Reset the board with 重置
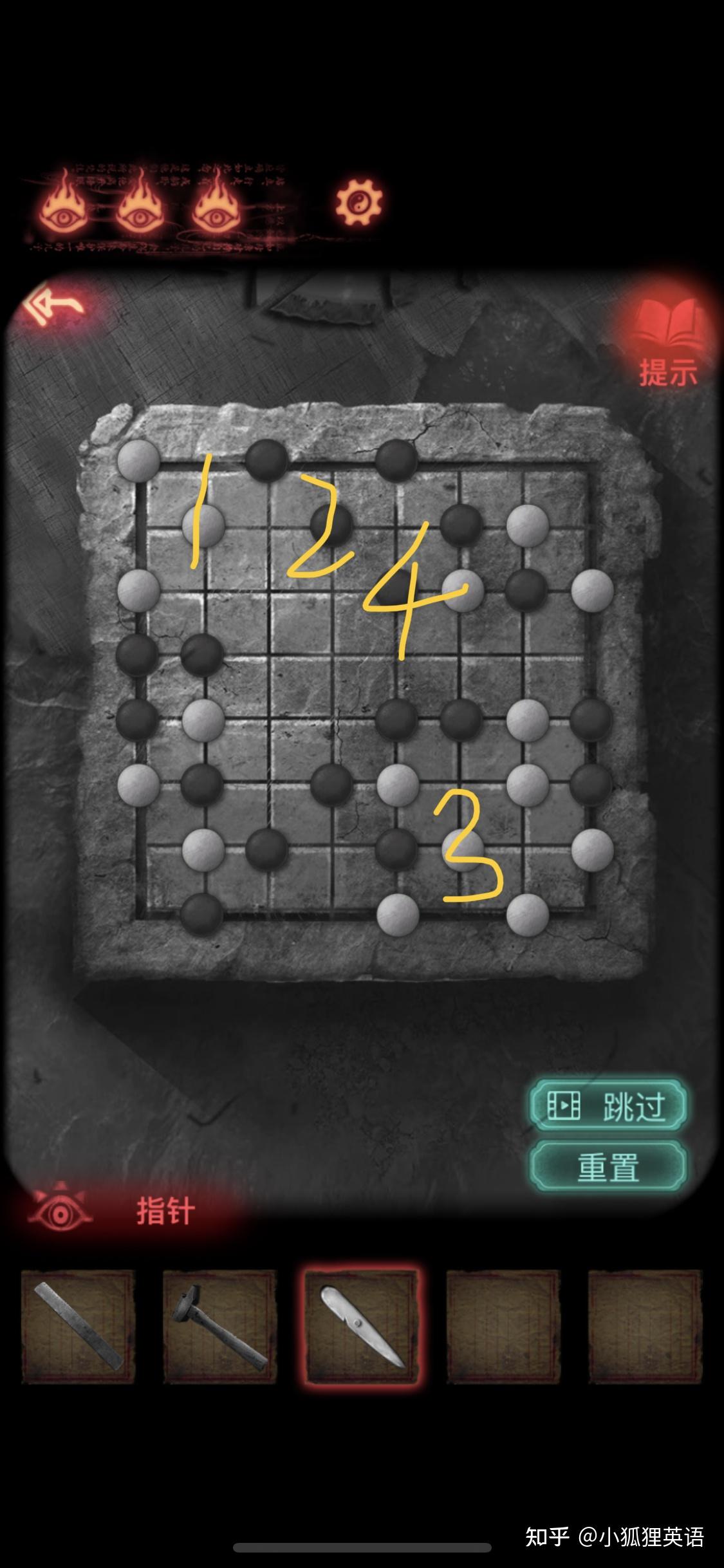 click(608, 1168)
